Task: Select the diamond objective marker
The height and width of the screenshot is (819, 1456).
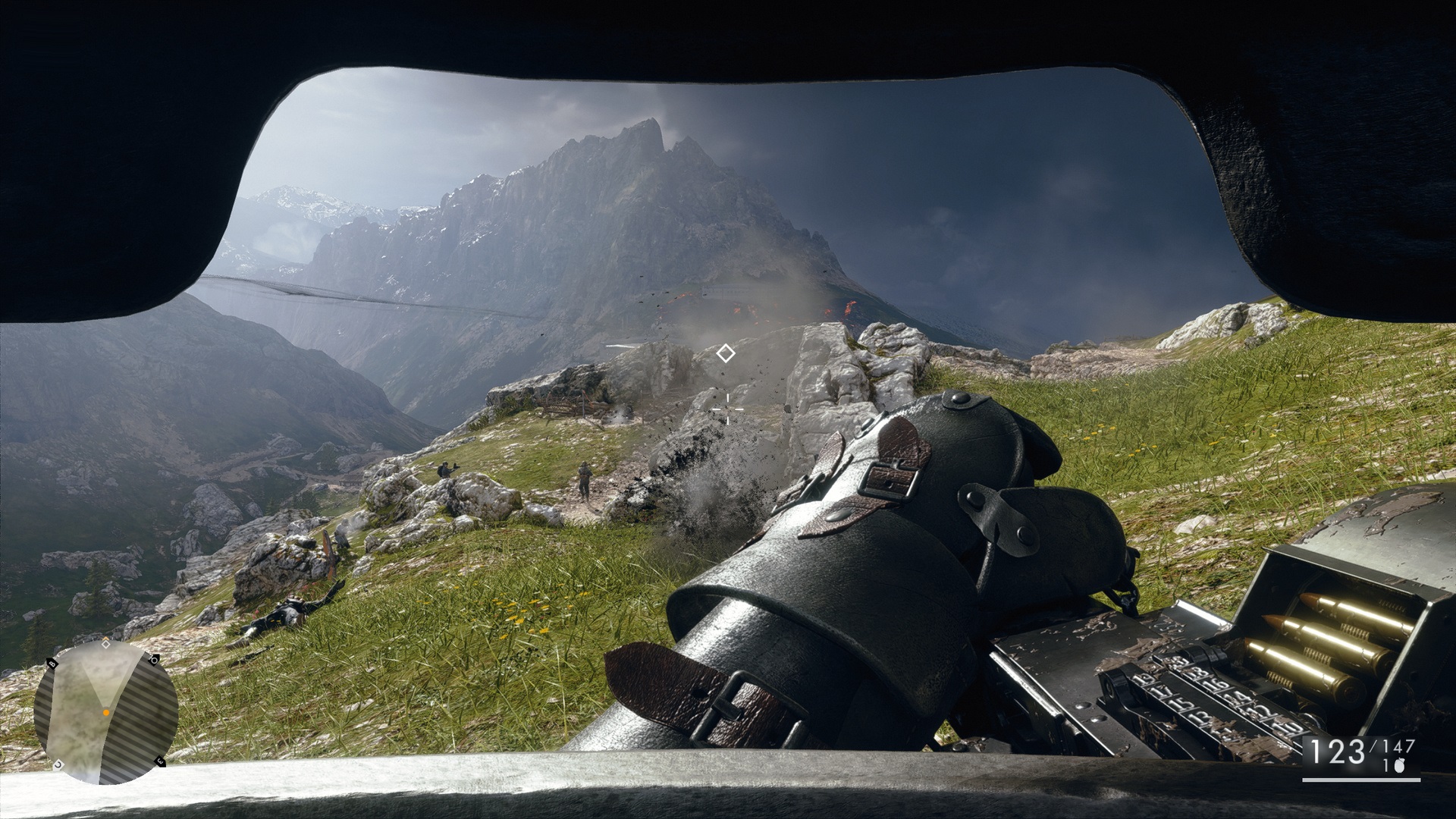Action: coord(726,353)
